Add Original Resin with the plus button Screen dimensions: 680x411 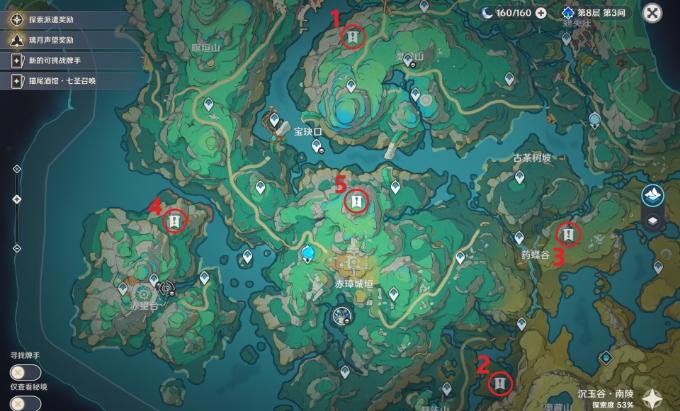click(541, 13)
